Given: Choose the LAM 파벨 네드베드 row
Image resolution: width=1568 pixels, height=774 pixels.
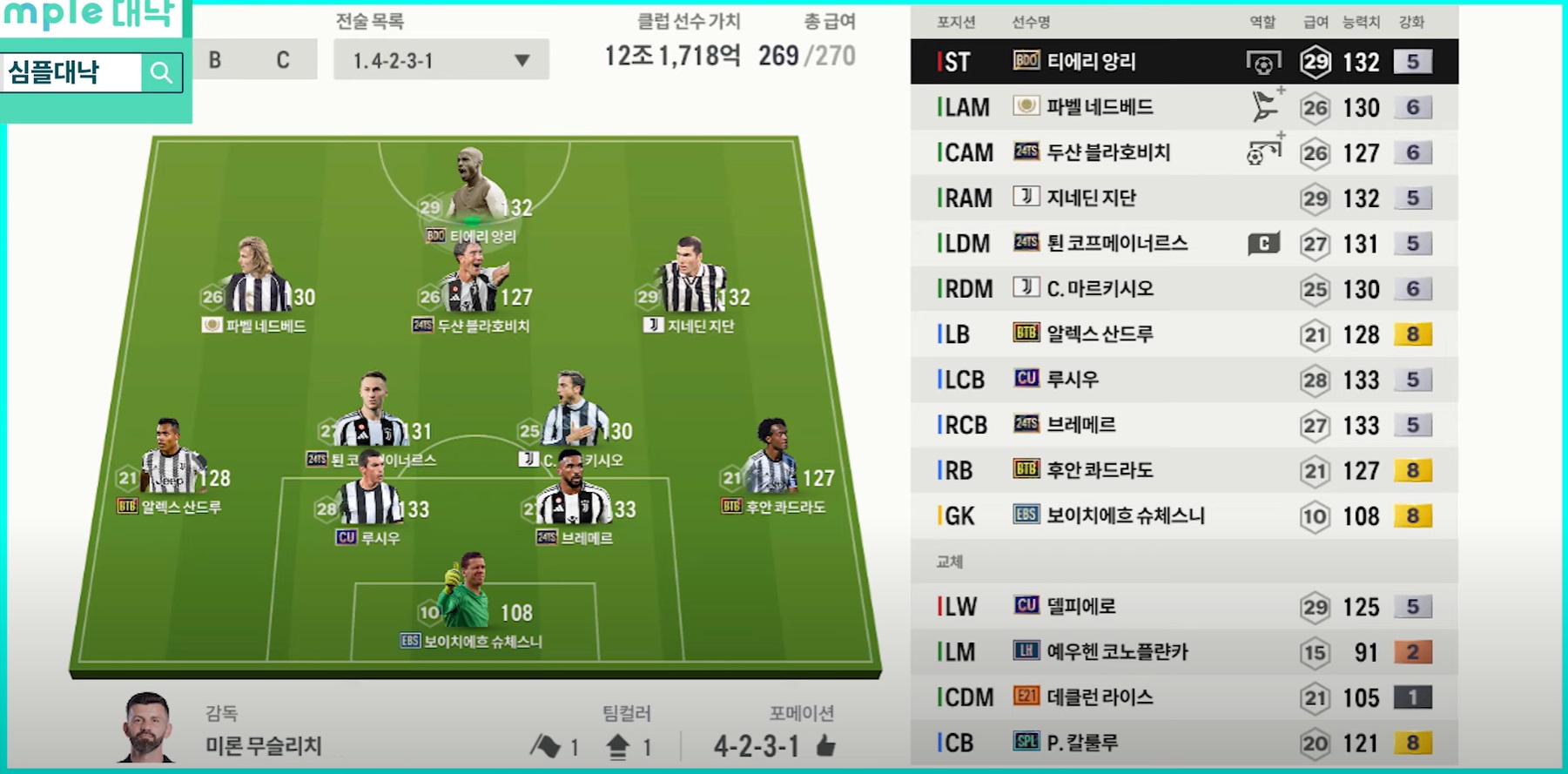Looking at the screenshot, I should (1184, 107).
